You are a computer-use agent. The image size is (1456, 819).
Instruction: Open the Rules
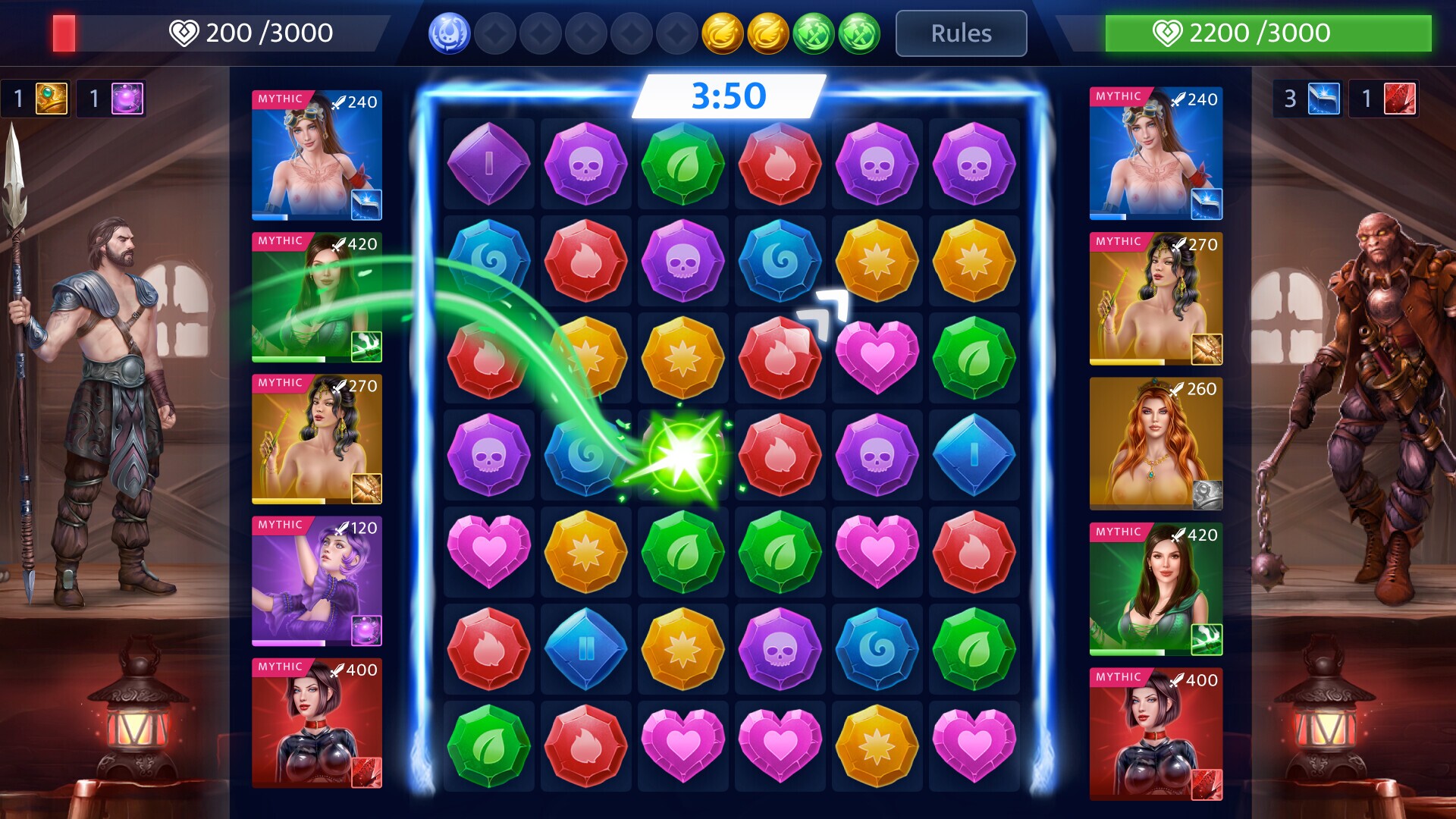point(960,33)
